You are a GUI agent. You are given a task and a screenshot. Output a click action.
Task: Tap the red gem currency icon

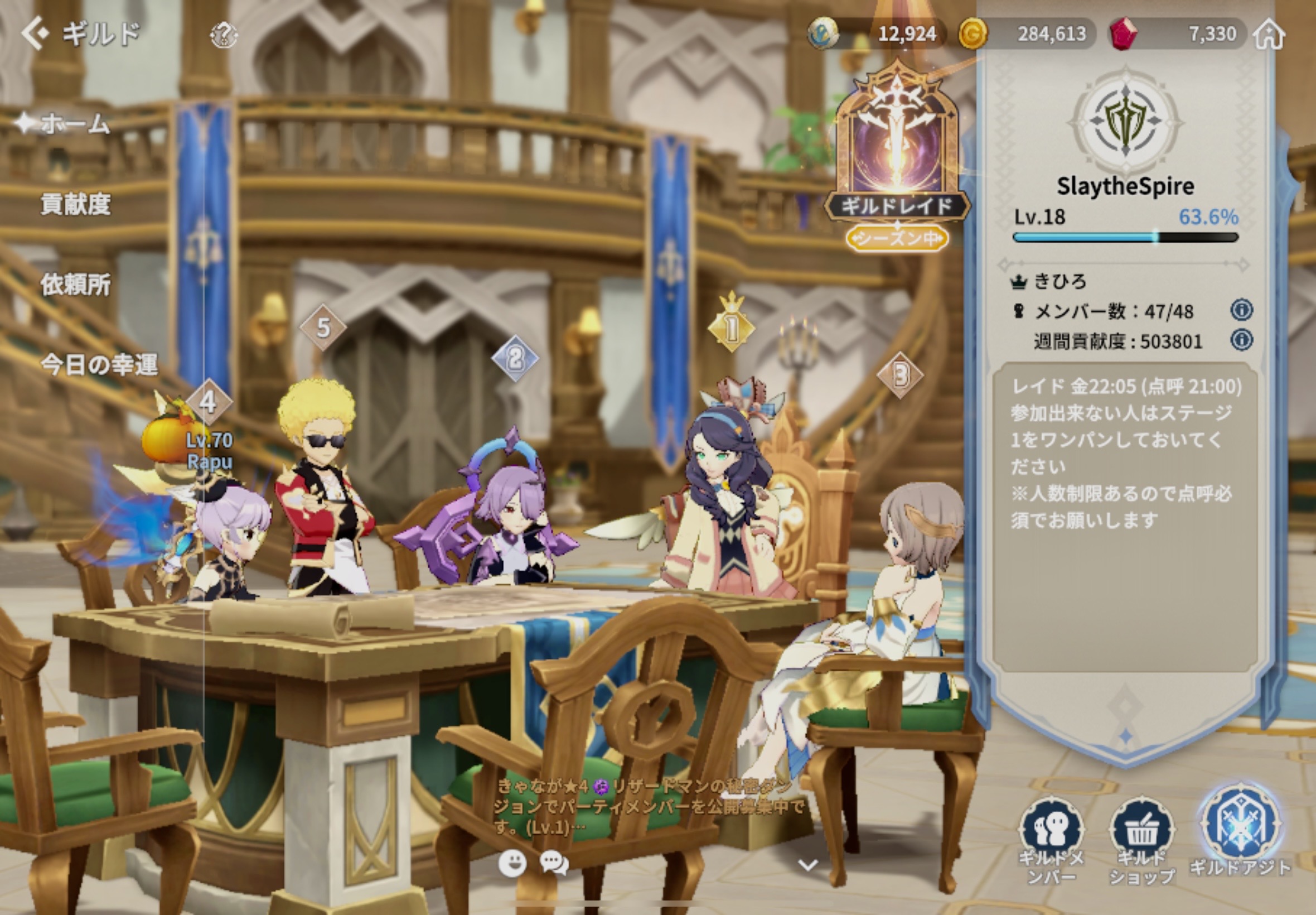tap(1124, 34)
